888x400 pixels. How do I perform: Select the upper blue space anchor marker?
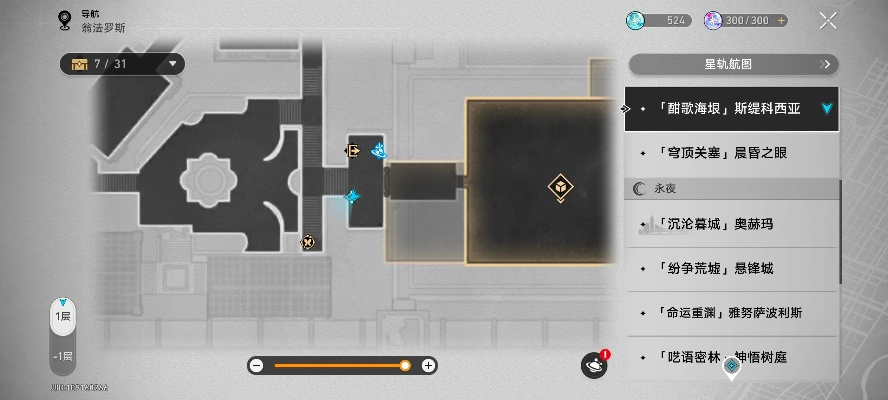coord(379,151)
